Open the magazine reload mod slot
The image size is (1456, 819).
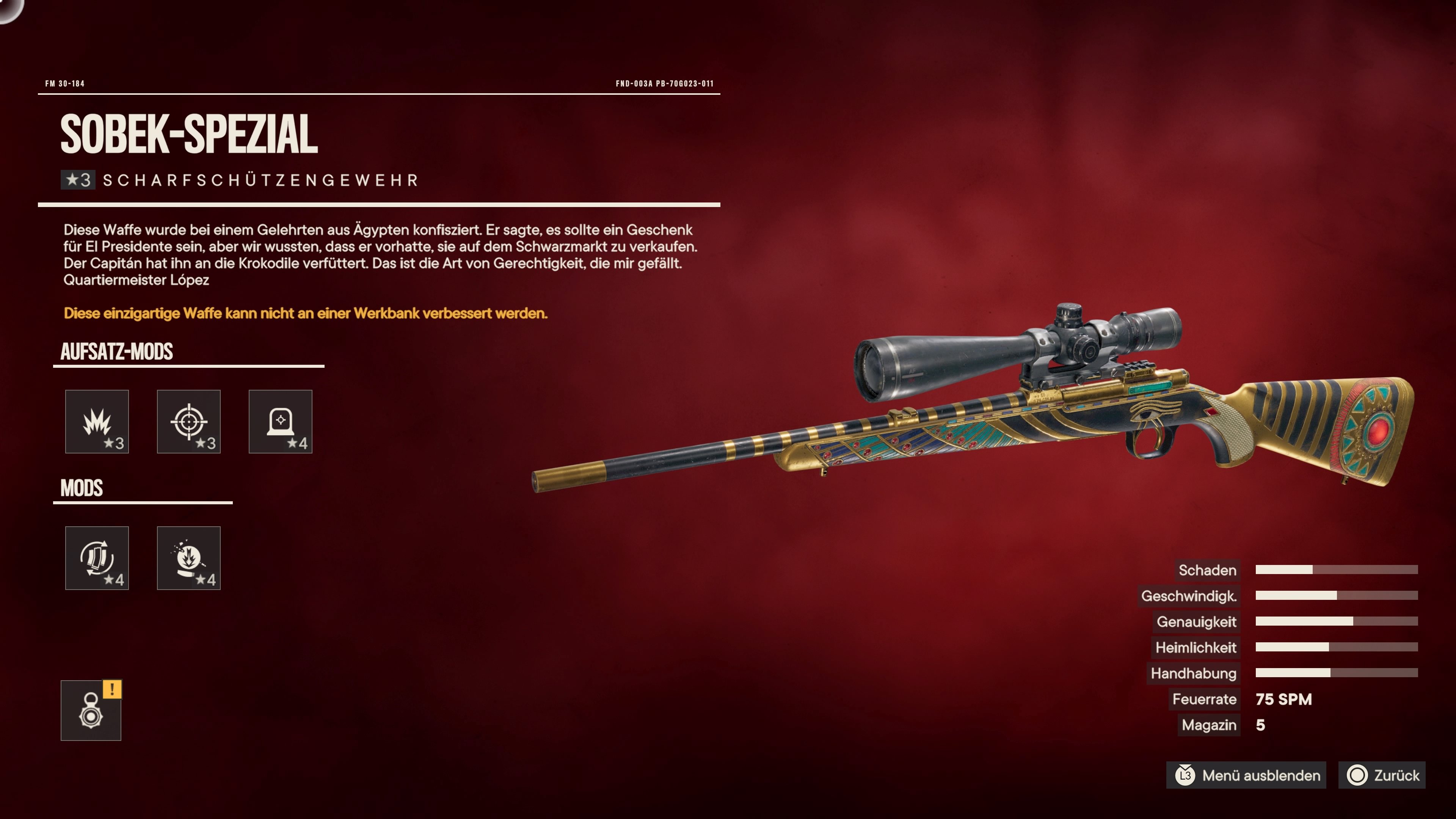(97, 558)
